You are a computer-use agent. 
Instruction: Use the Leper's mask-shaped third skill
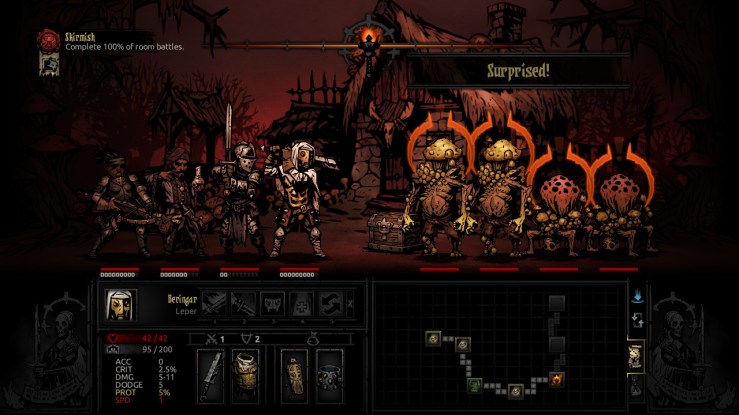(272, 303)
